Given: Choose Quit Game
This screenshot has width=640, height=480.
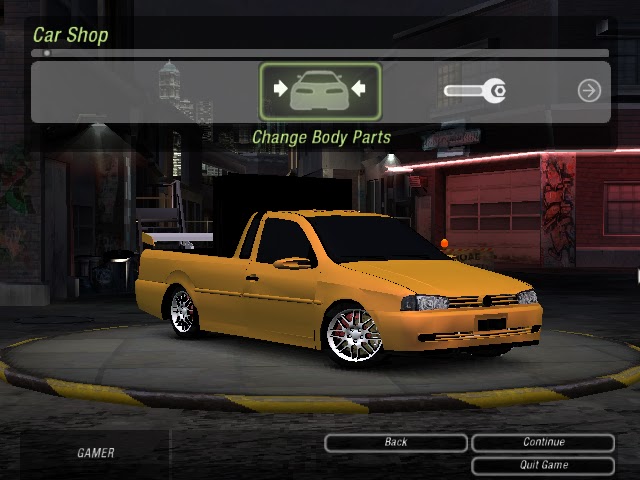Looking at the screenshot, I should pyautogui.click(x=543, y=465).
